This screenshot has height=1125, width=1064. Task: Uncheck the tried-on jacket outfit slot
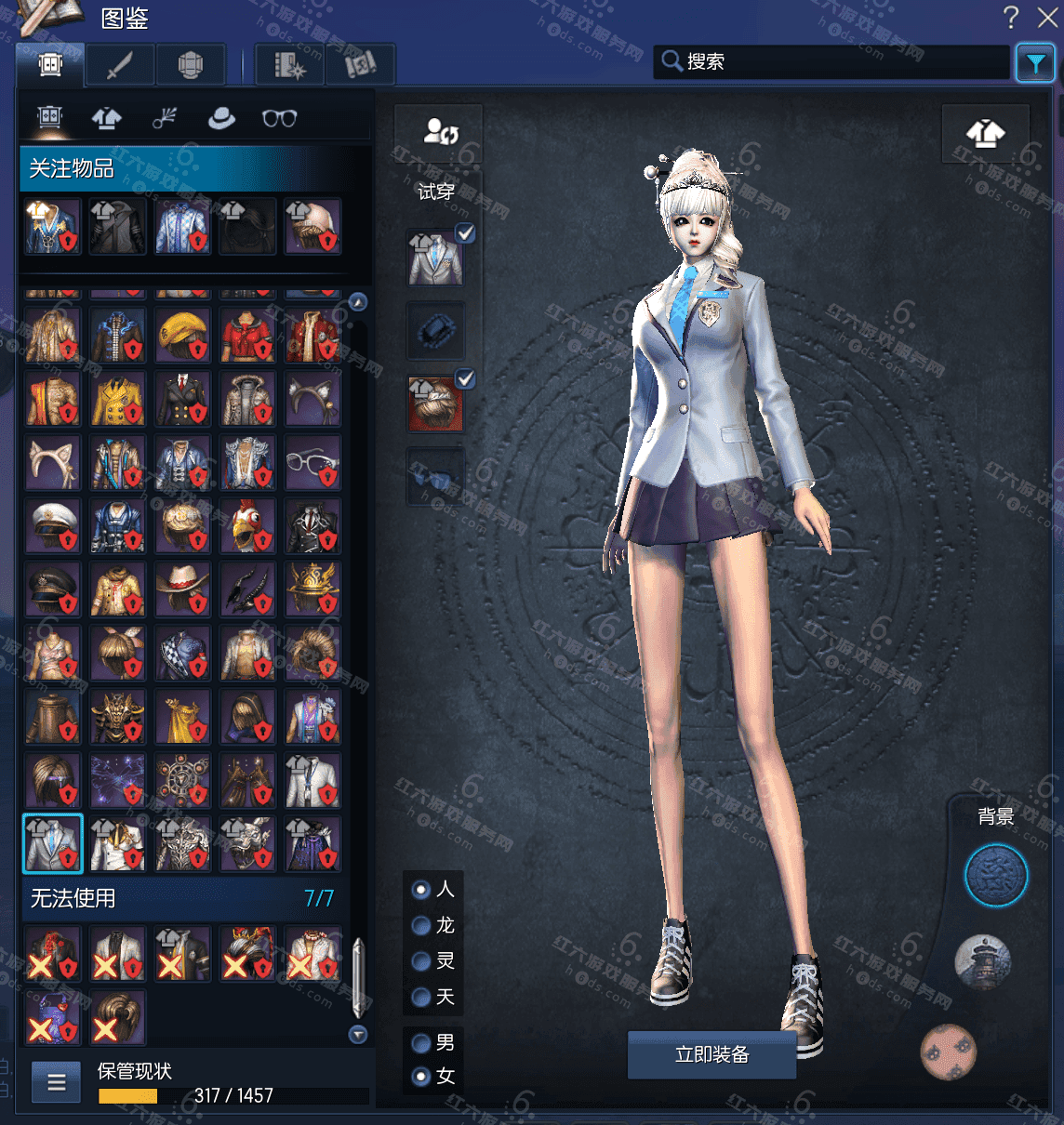[x=465, y=233]
